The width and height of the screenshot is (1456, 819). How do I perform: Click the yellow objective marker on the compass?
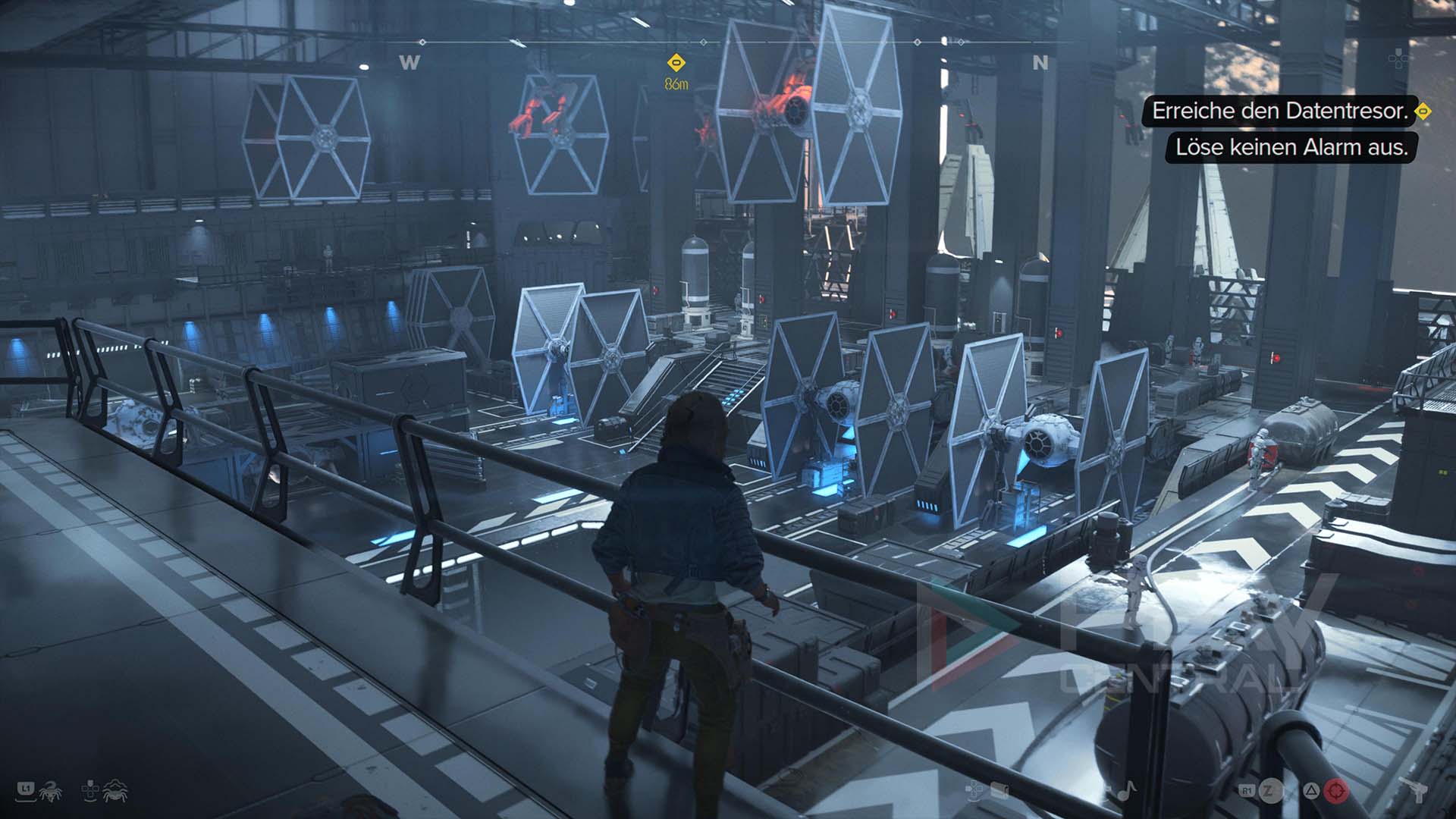[x=676, y=62]
